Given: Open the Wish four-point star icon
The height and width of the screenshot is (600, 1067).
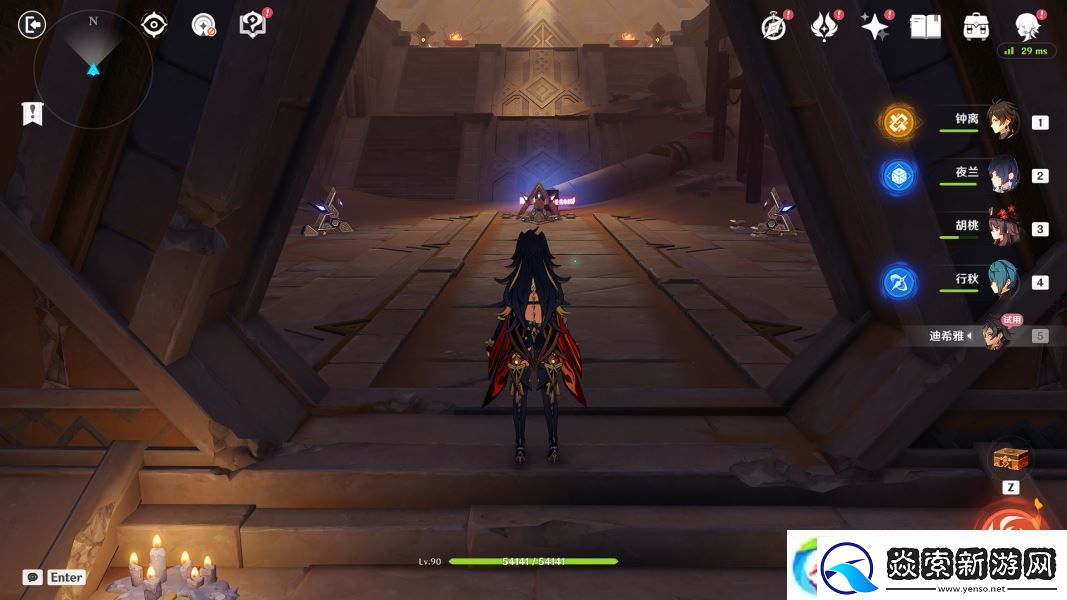Looking at the screenshot, I should (875, 27).
